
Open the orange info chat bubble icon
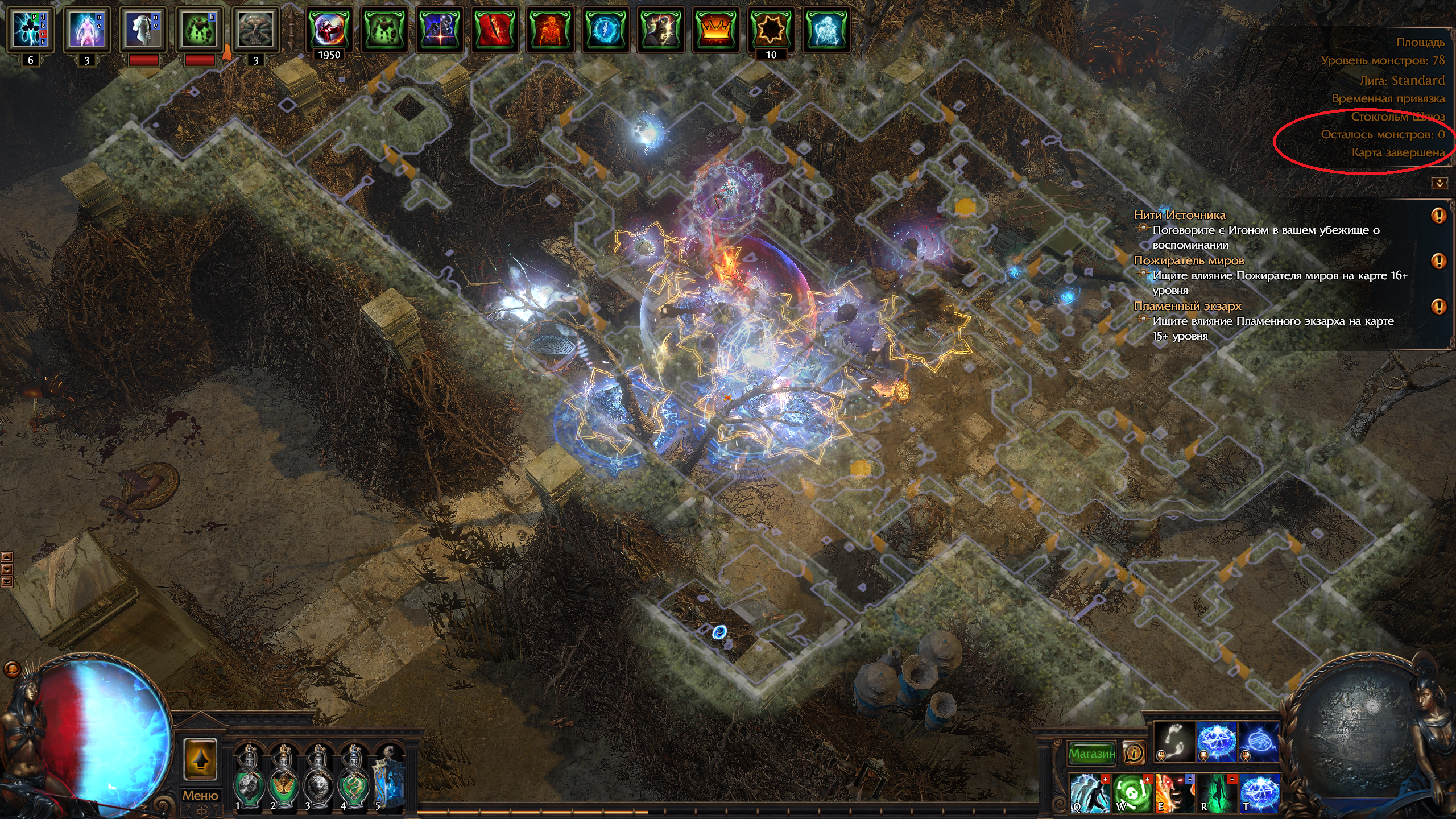click(x=1134, y=753)
